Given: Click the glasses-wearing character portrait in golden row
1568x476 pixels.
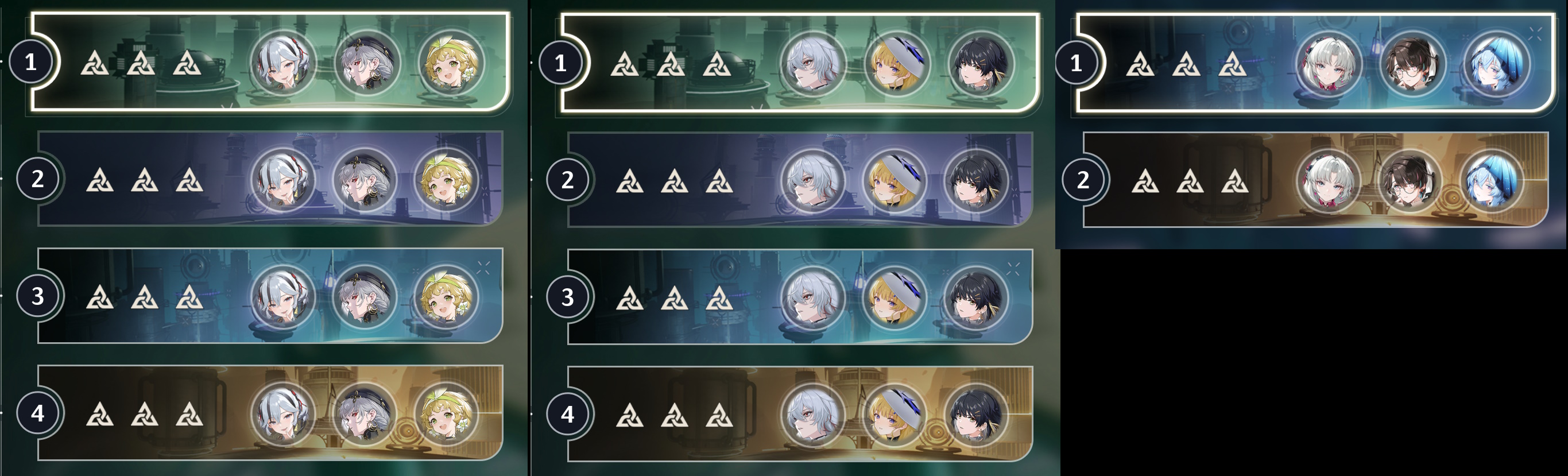Looking at the screenshot, I should click(1410, 180).
